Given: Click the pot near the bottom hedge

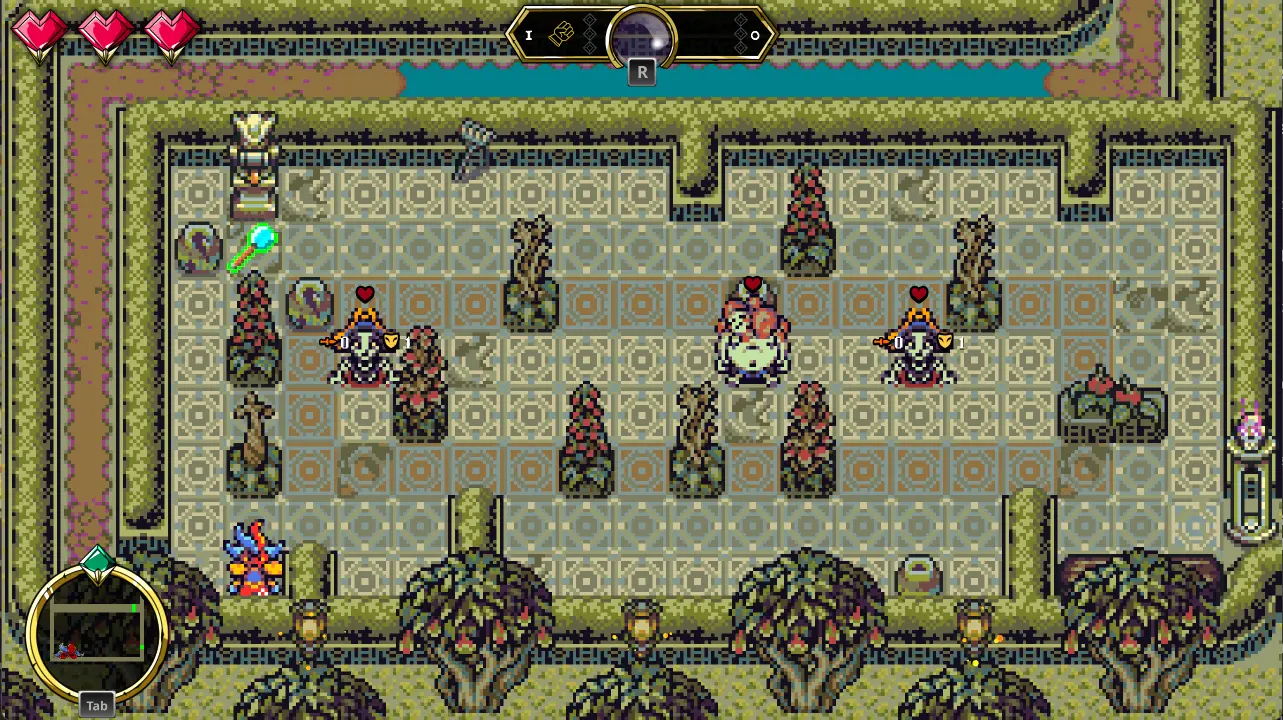Looking at the screenshot, I should pyautogui.click(x=920, y=573).
